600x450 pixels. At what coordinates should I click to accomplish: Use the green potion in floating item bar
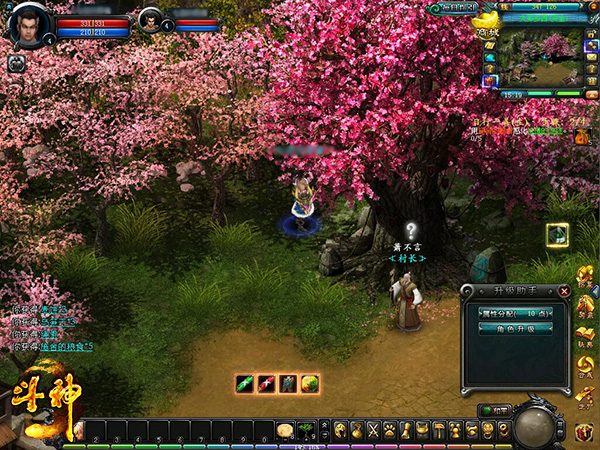tap(244, 382)
